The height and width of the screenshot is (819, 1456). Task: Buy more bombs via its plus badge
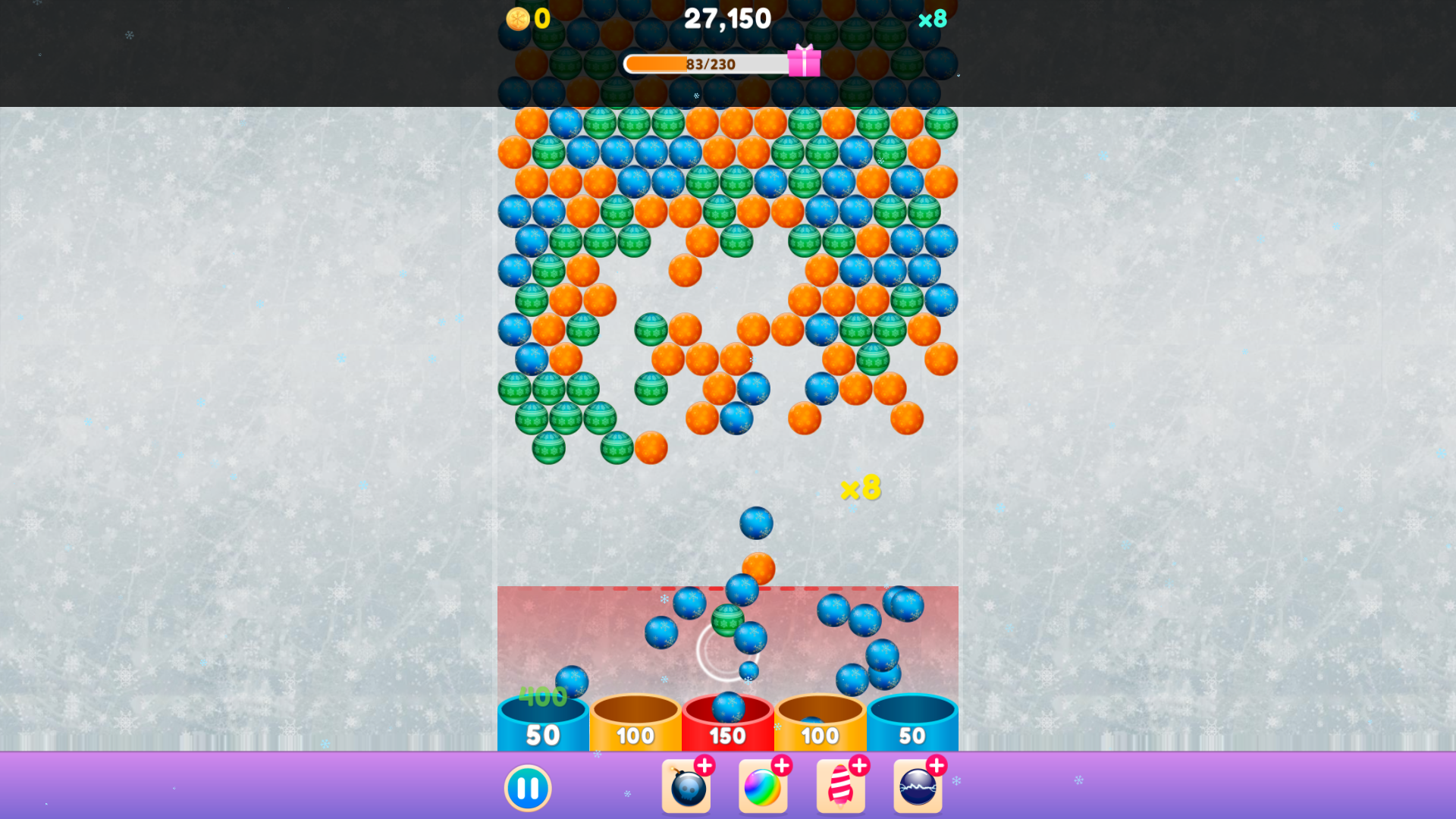[x=706, y=765]
